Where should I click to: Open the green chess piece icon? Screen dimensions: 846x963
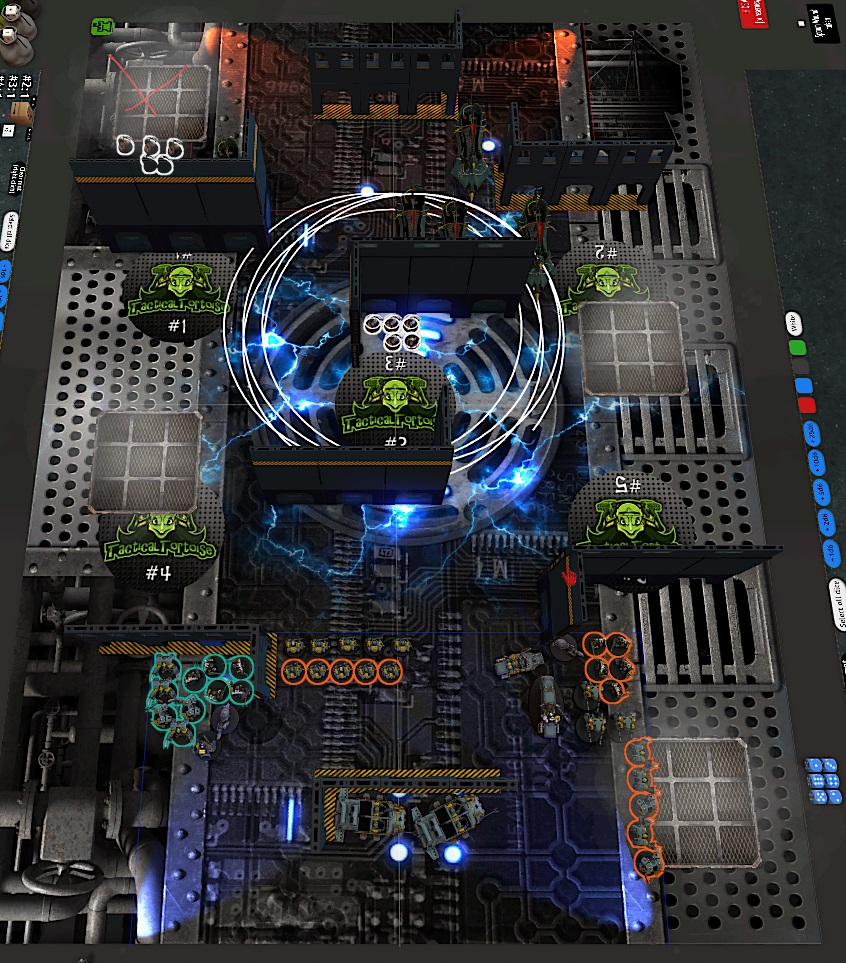click(103, 24)
